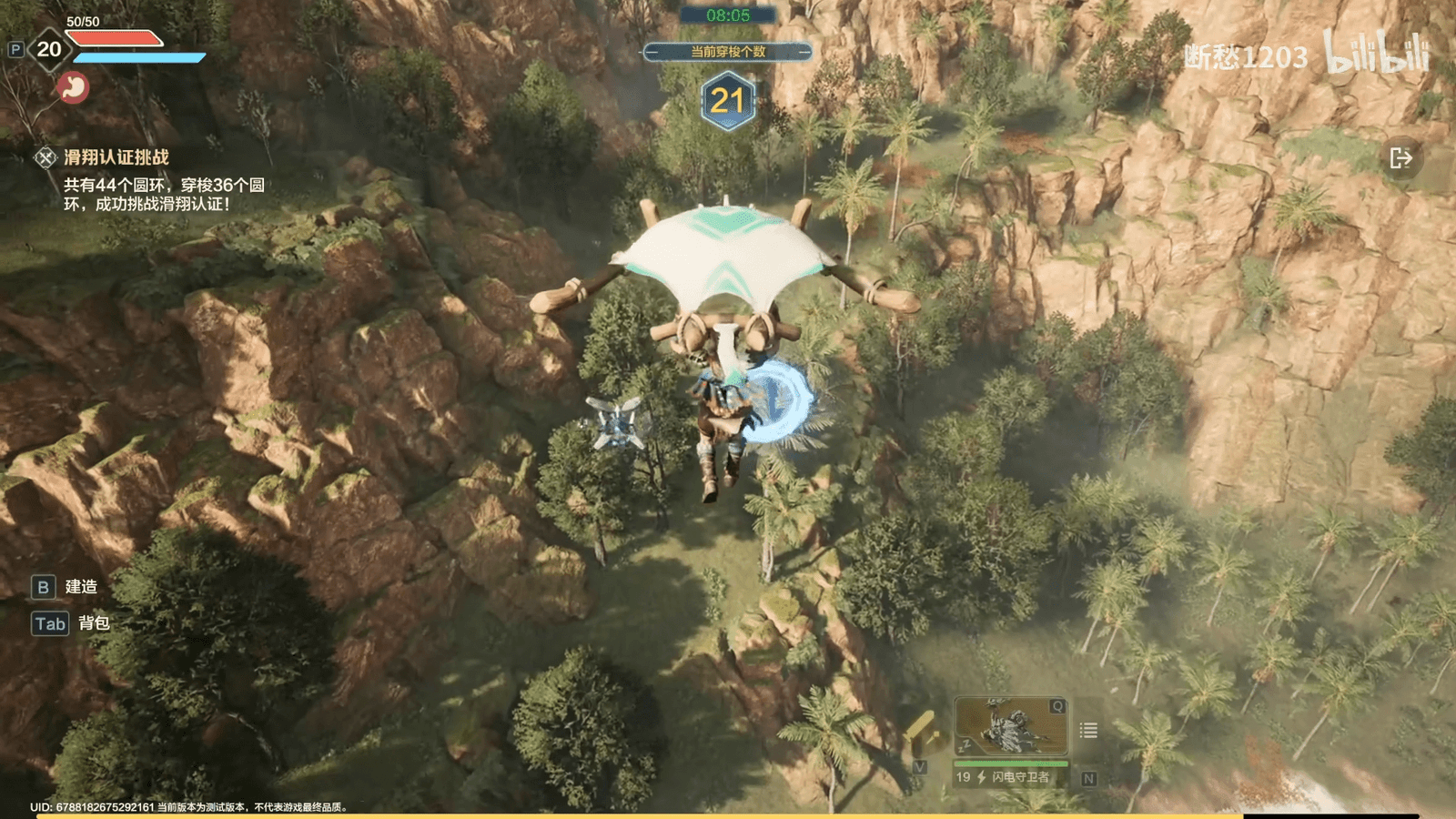Click the level 20 player badge
Screen dimensions: 1456x819
[49, 49]
